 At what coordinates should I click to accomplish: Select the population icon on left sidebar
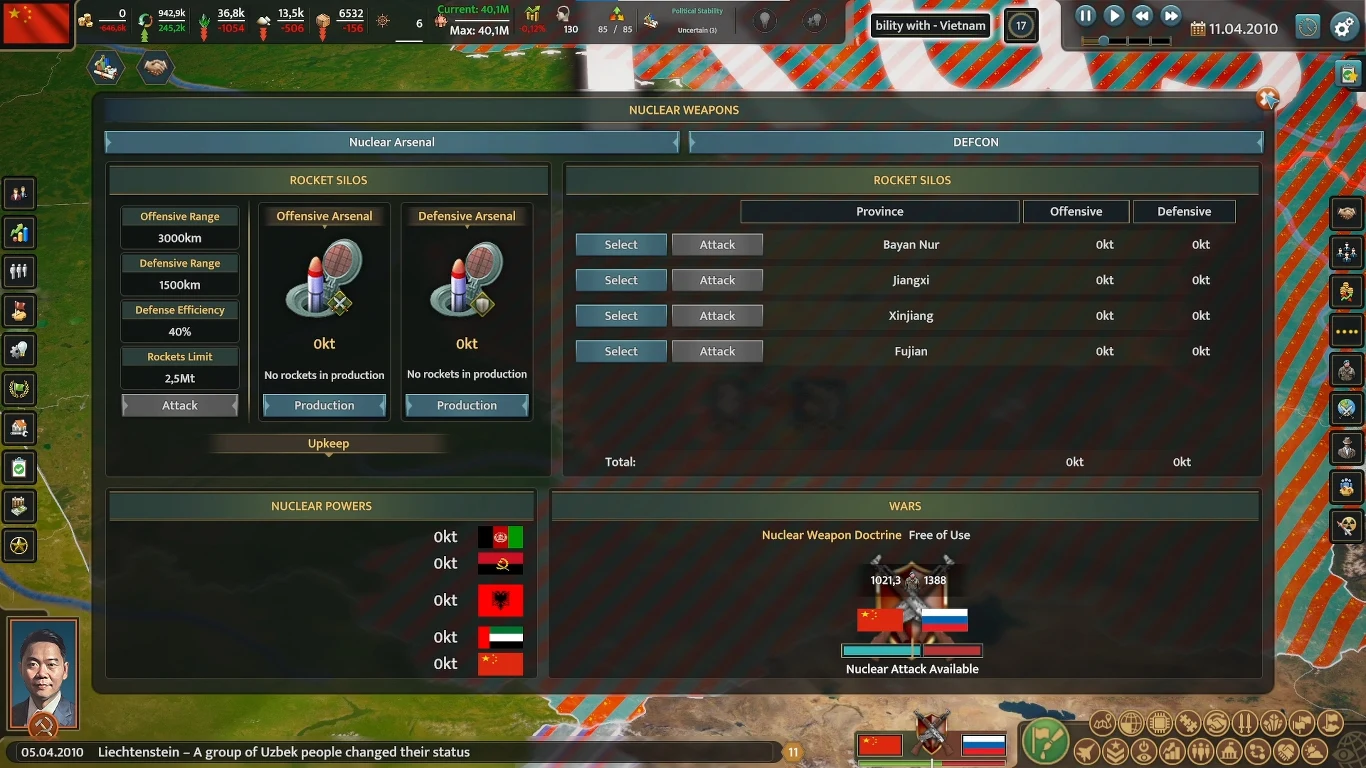coord(19,271)
